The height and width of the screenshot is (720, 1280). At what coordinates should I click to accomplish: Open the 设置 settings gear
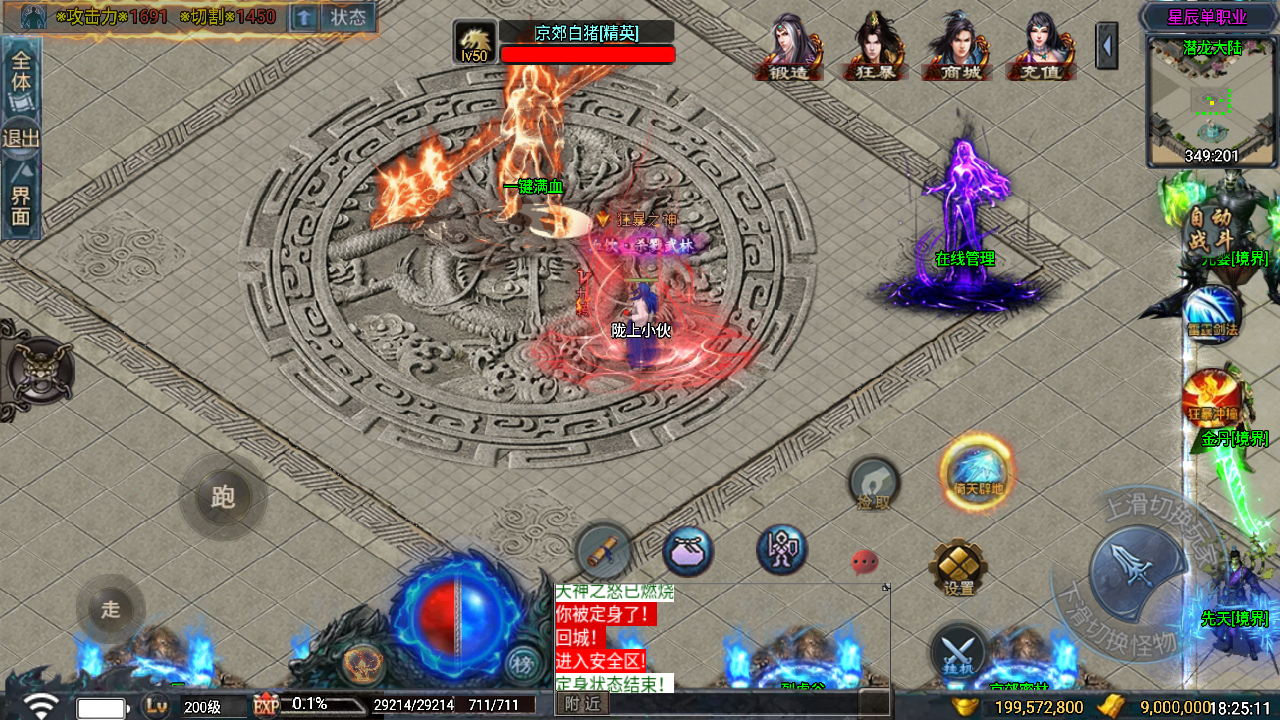pos(958,568)
